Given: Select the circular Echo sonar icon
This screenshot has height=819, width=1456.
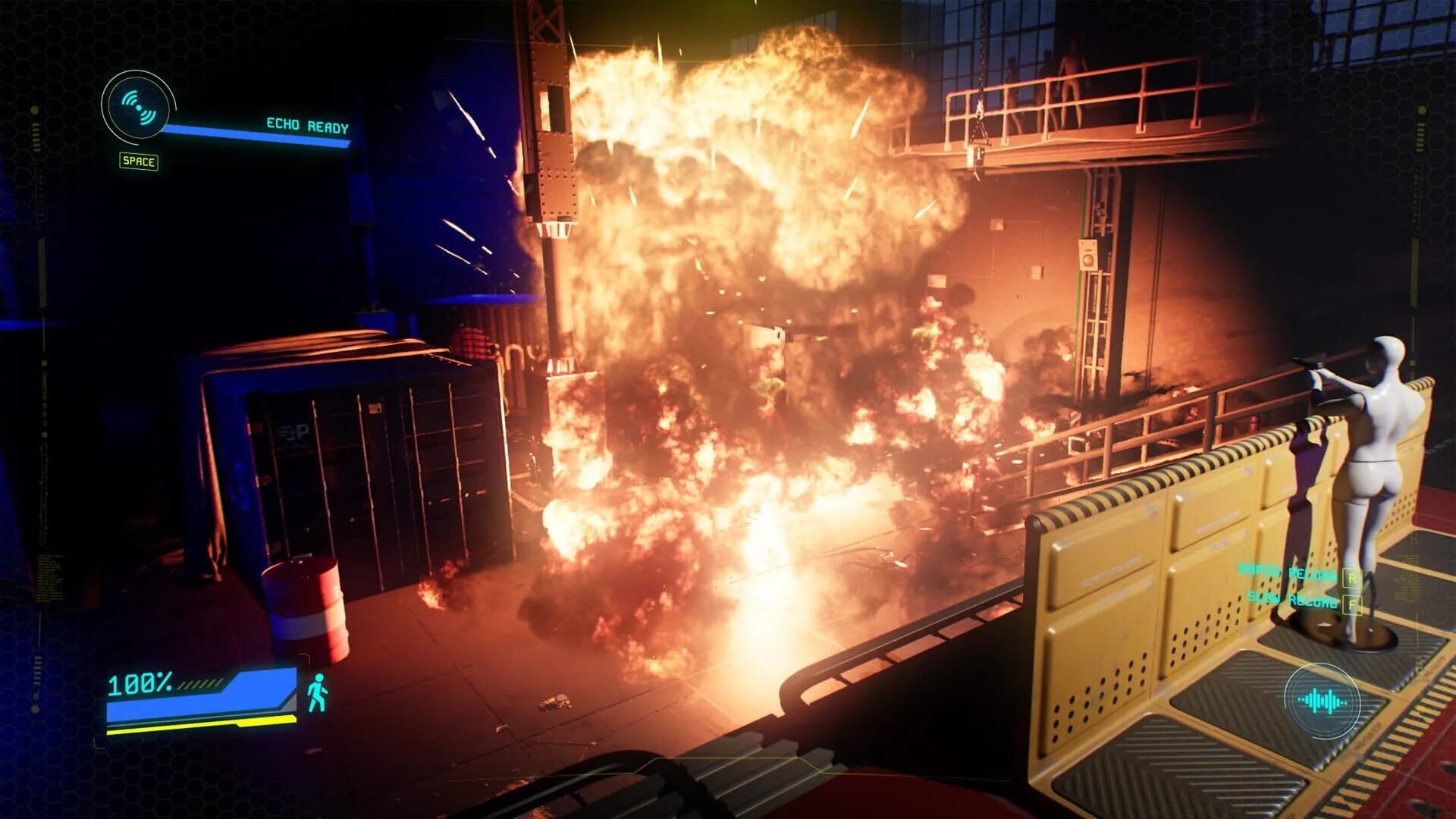Looking at the screenshot, I should 137,108.
